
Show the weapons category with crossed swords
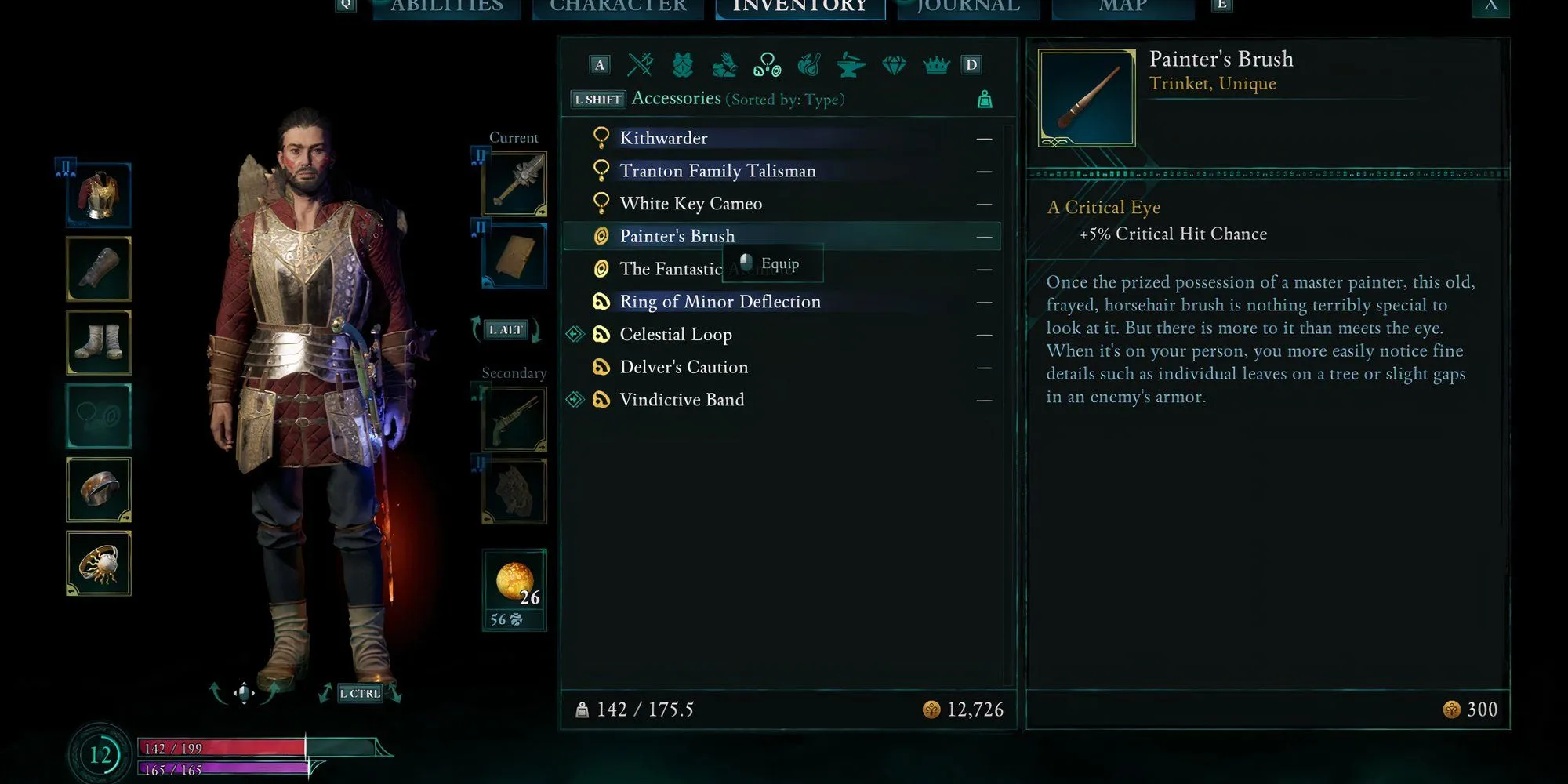(x=641, y=65)
